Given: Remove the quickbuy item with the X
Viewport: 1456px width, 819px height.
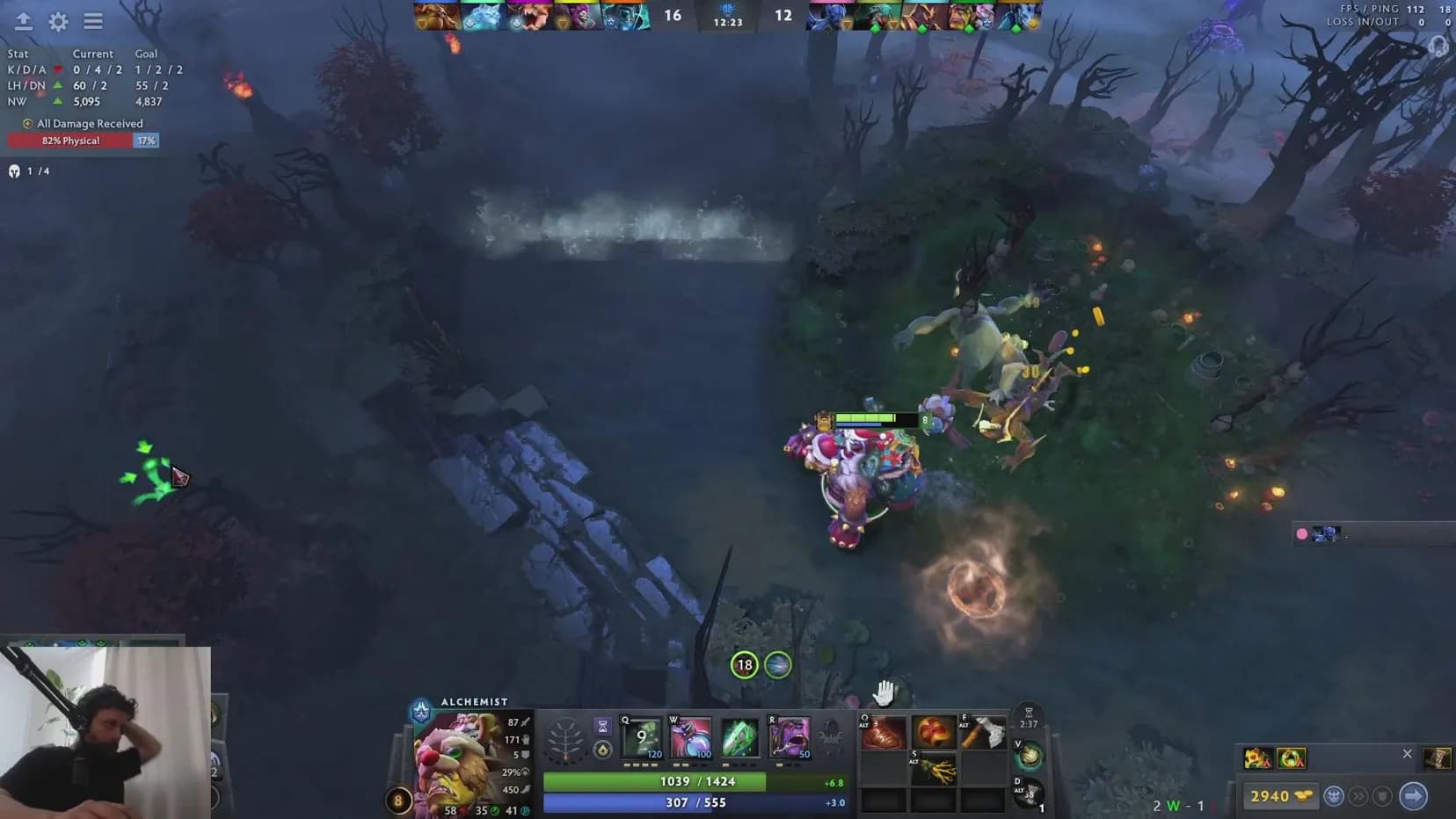Looking at the screenshot, I should (1408, 754).
